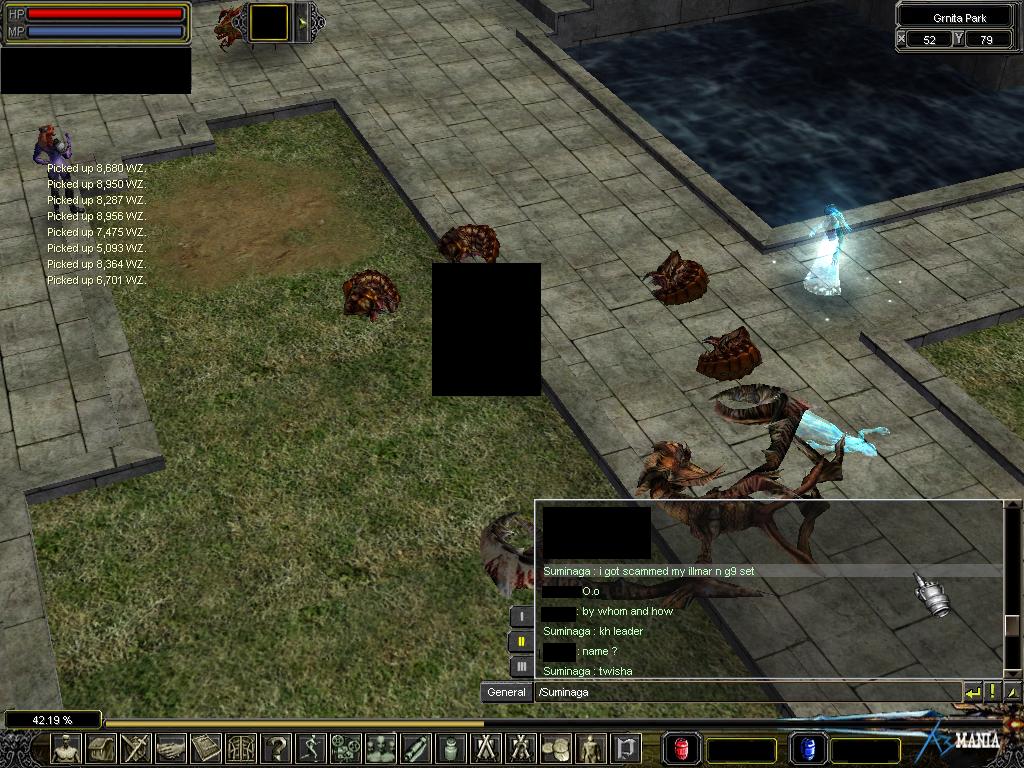Viewport: 1024px width, 768px height.
Task: Use the red potion quick slot
Action: click(x=681, y=748)
